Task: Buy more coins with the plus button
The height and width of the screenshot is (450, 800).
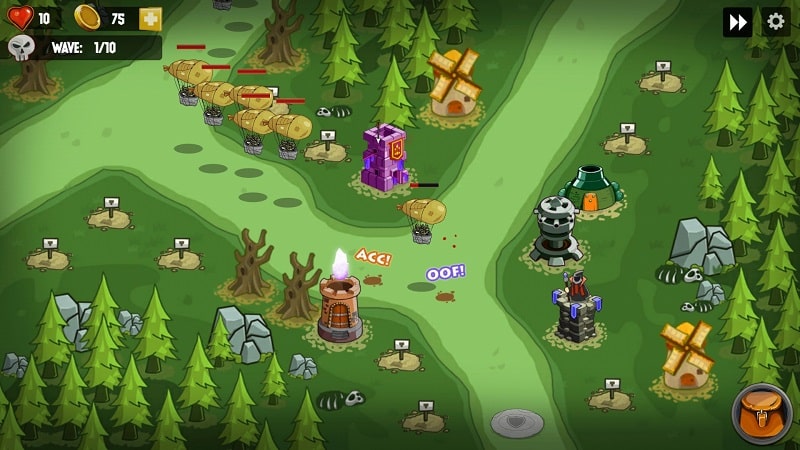Action: (150, 19)
